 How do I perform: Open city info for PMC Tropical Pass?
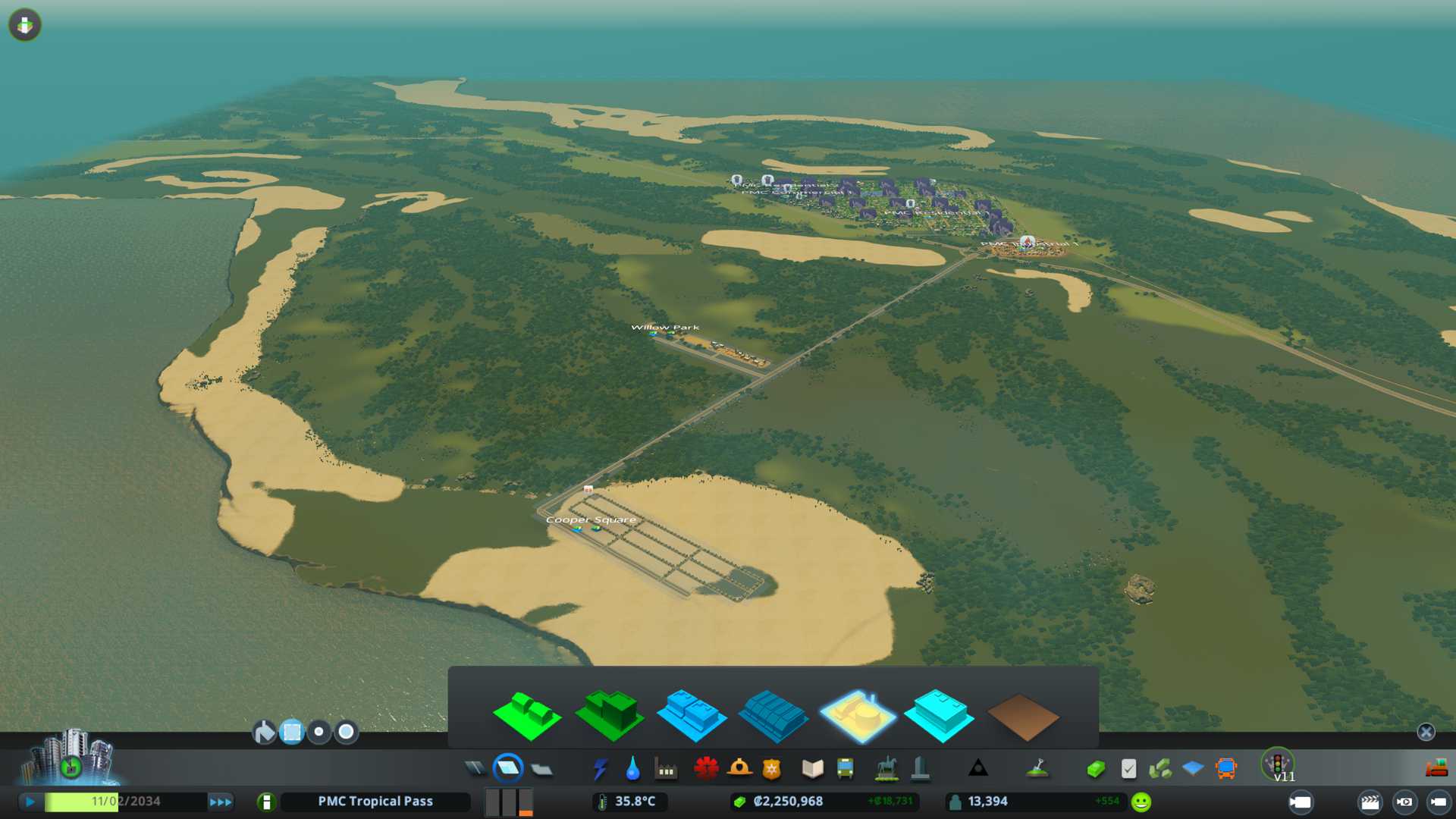(375, 802)
